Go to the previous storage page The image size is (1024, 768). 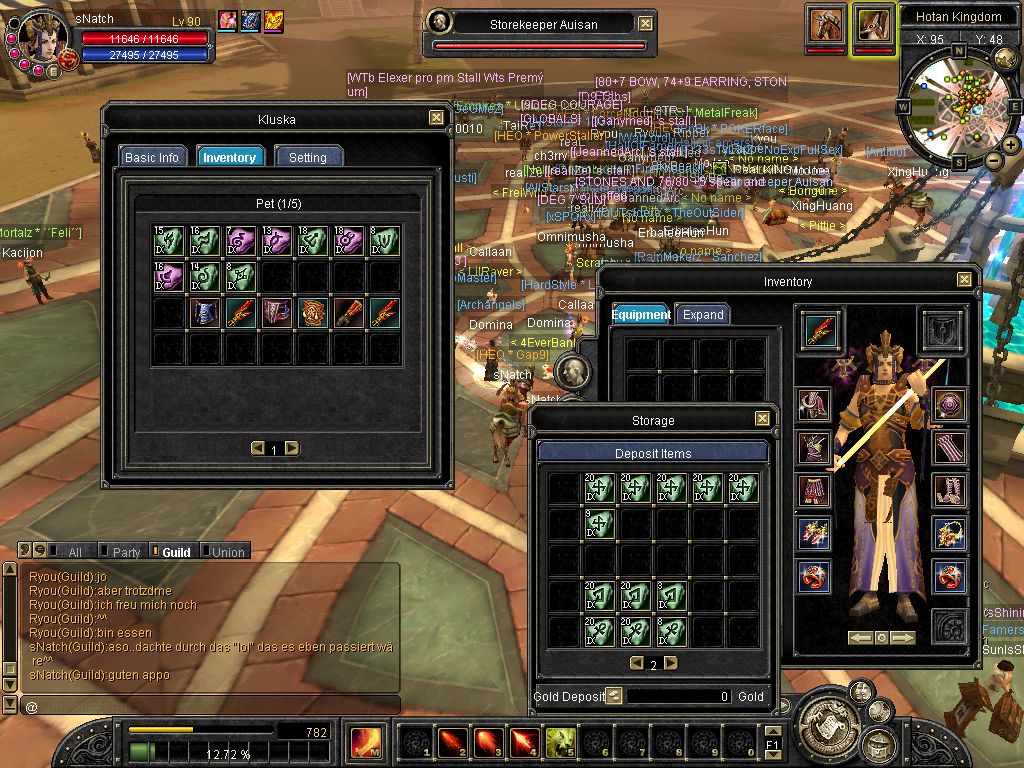636,663
